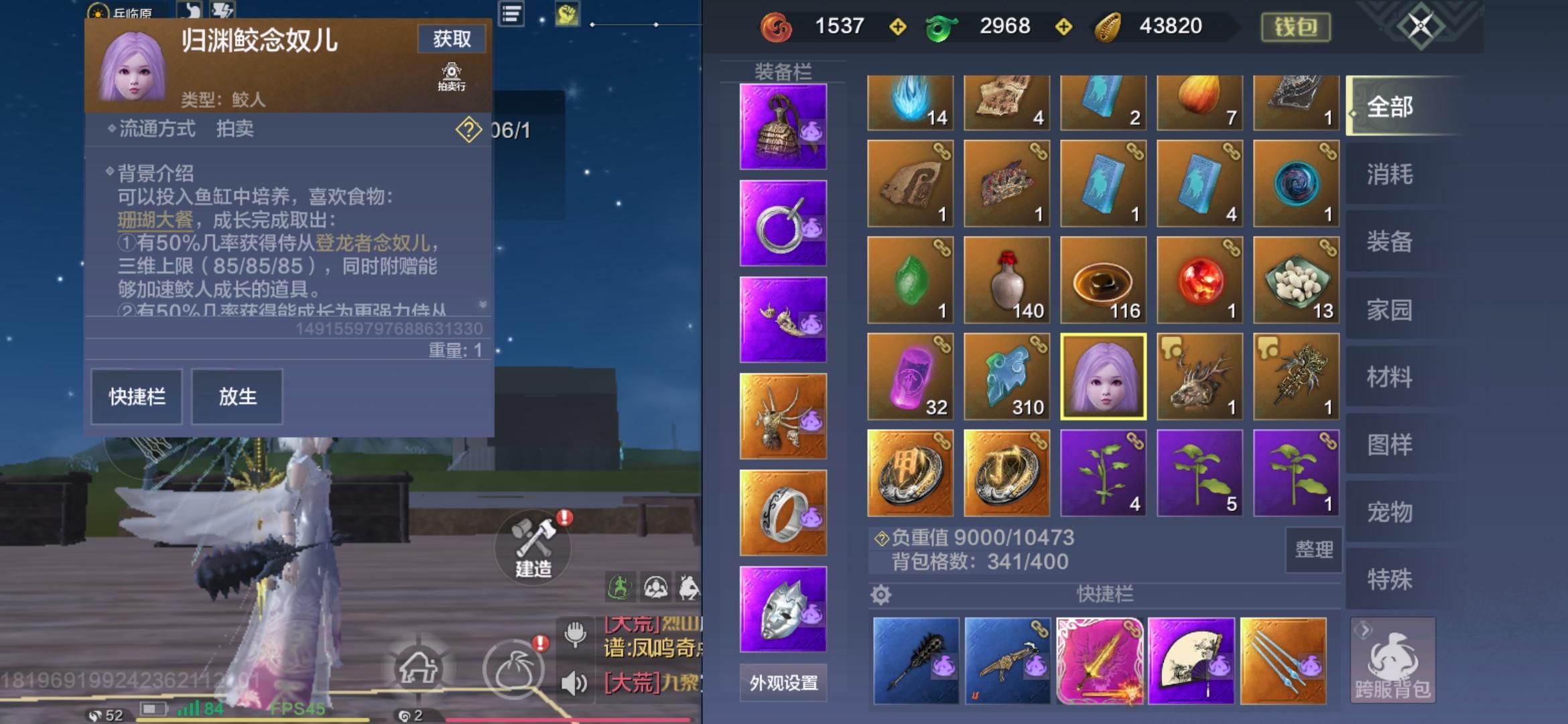The image size is (1568, 724).
Task: Open the 拍卖行 auction house icon in the item popup
Action: coord(452,75)
